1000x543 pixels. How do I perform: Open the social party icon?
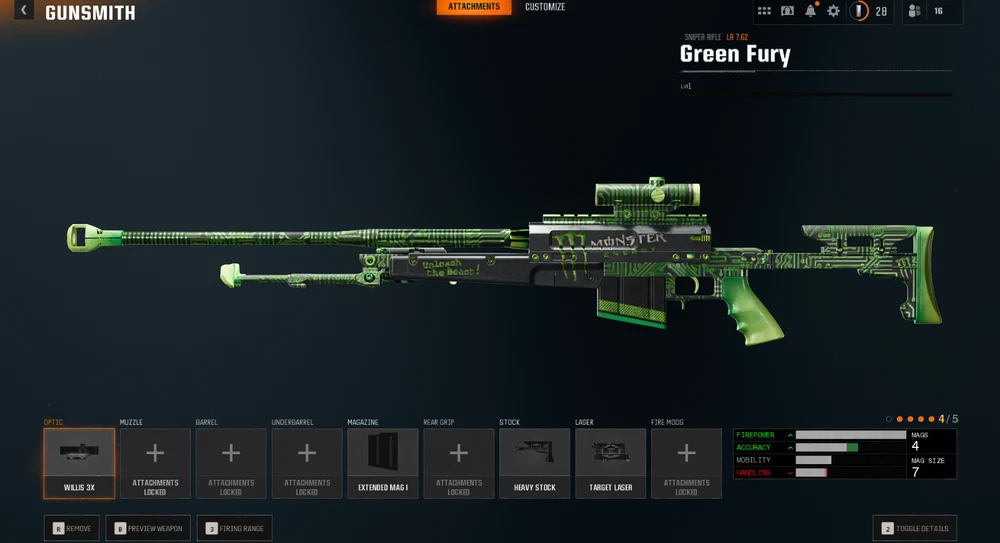tap(914, 11)
